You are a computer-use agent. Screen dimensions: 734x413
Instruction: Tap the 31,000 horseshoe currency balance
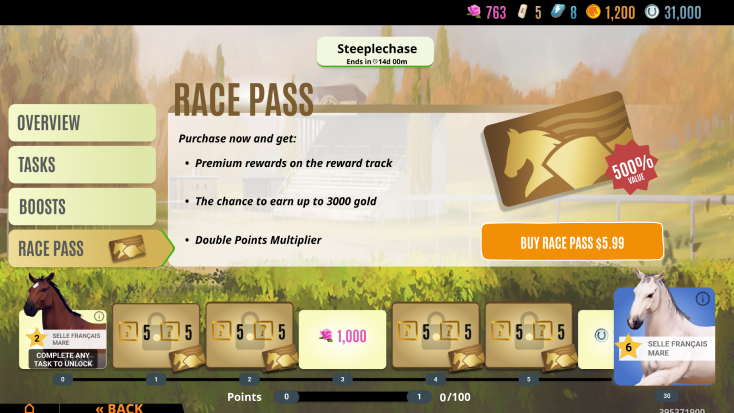point(673,12)
